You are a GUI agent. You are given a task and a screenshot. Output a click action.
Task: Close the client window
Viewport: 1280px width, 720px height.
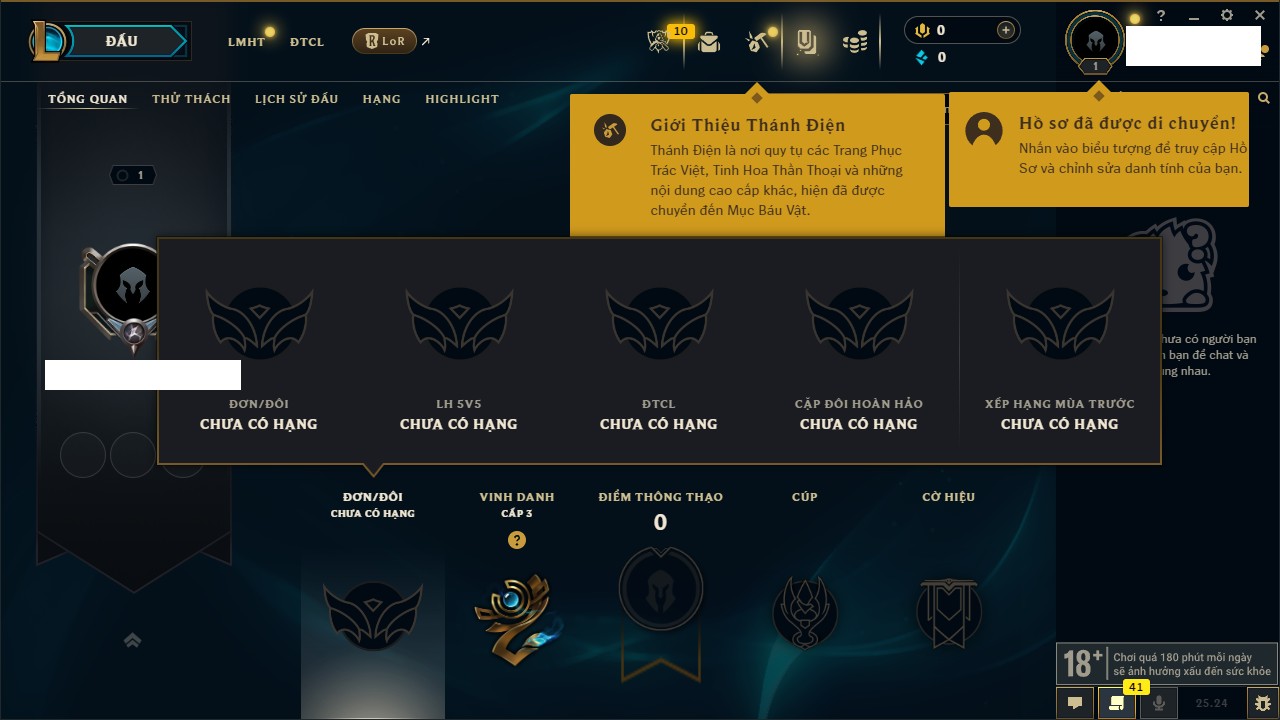click(1258, 16)
